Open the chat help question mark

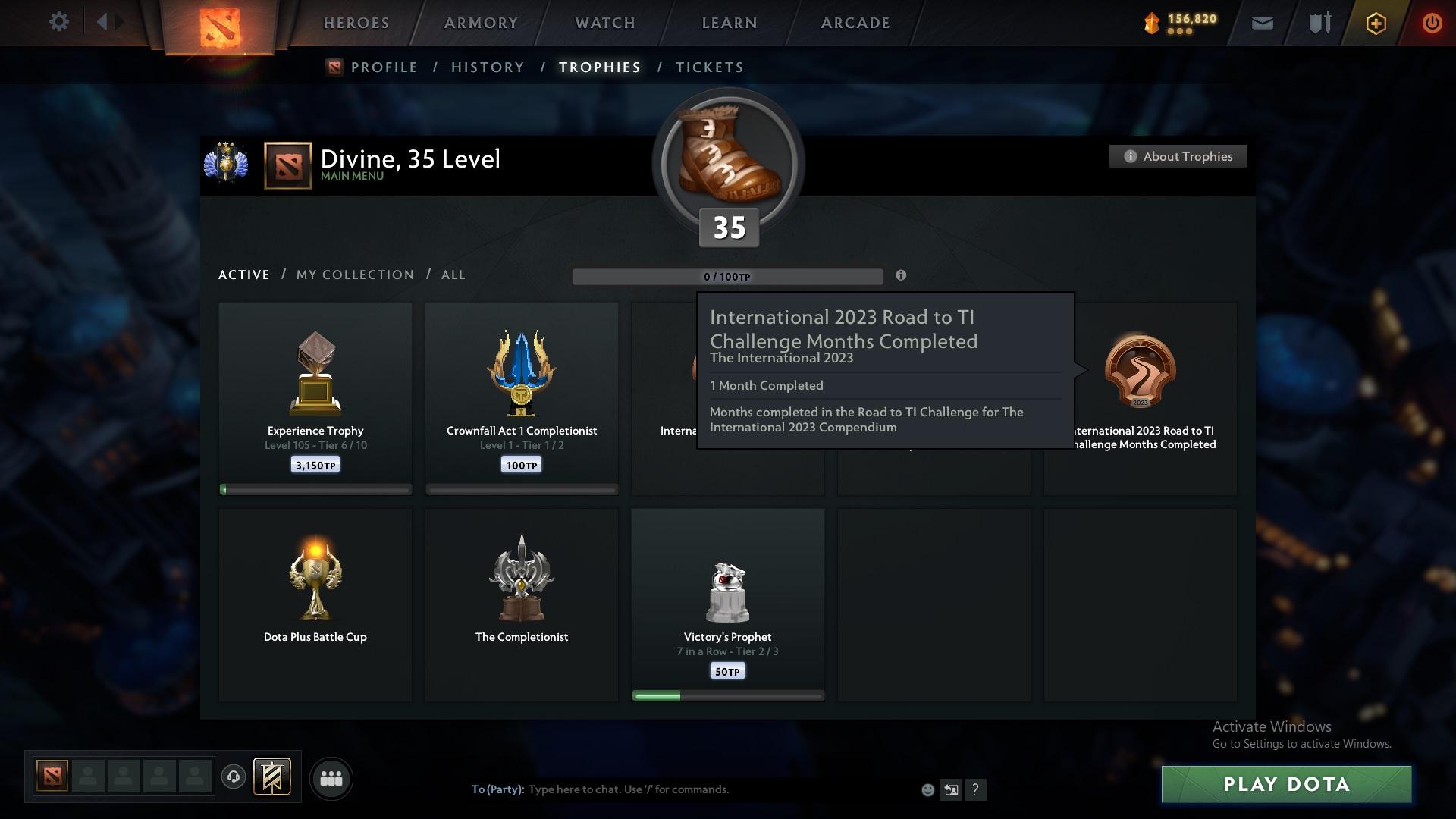click(x=976, y=789)
